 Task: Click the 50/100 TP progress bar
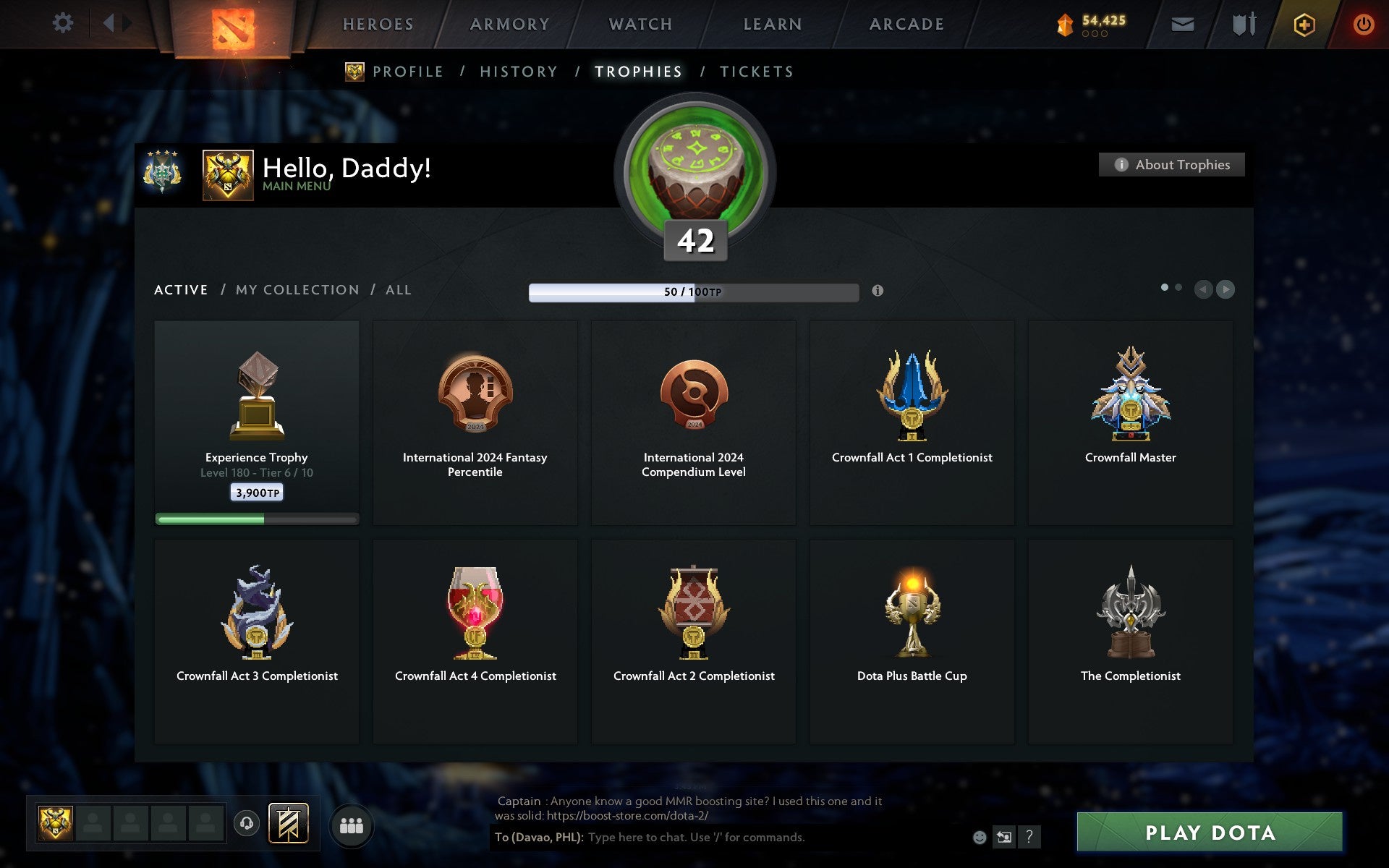[694, 292]
